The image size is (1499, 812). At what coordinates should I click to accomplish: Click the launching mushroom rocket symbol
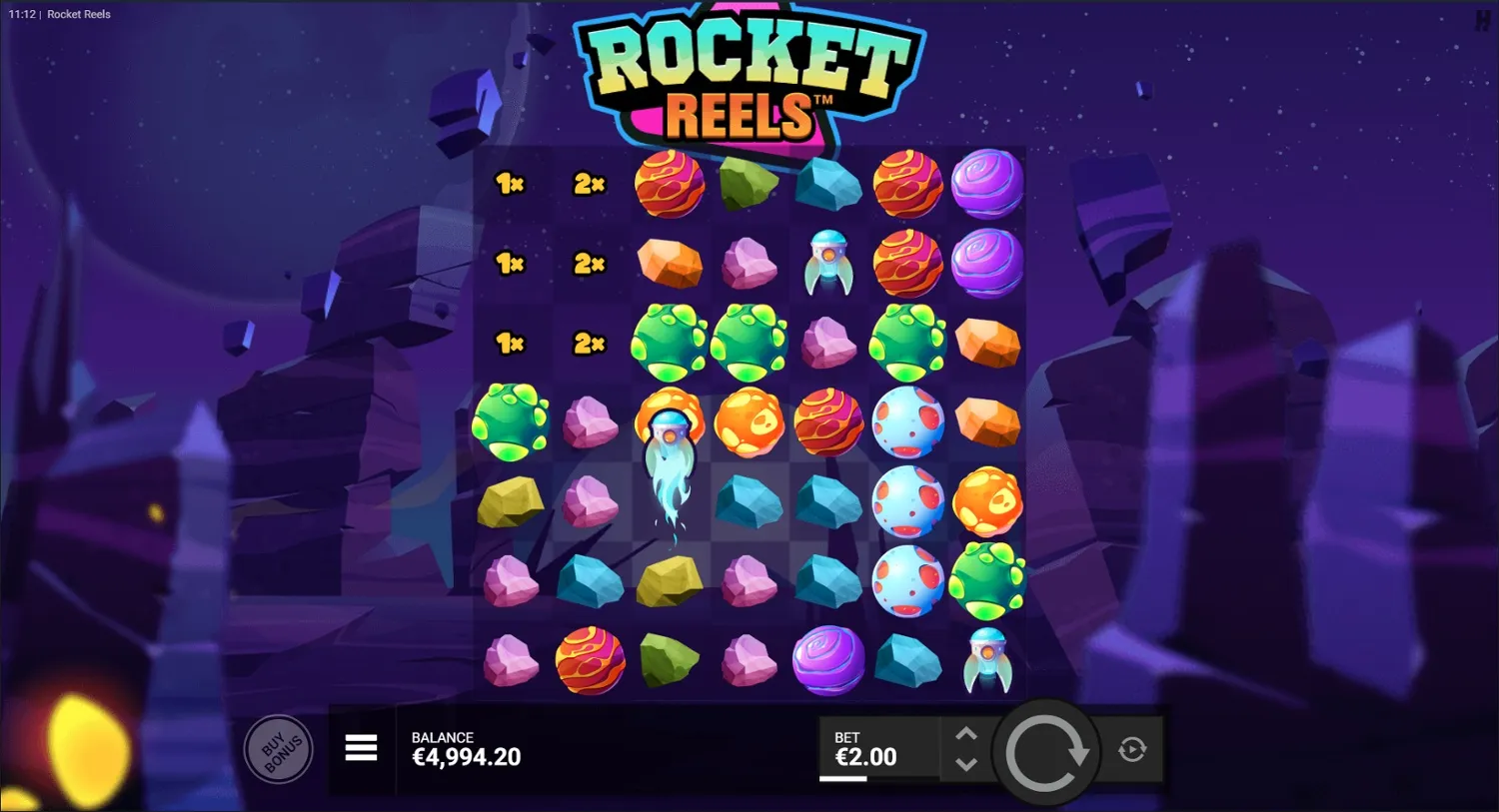[668, 429]
